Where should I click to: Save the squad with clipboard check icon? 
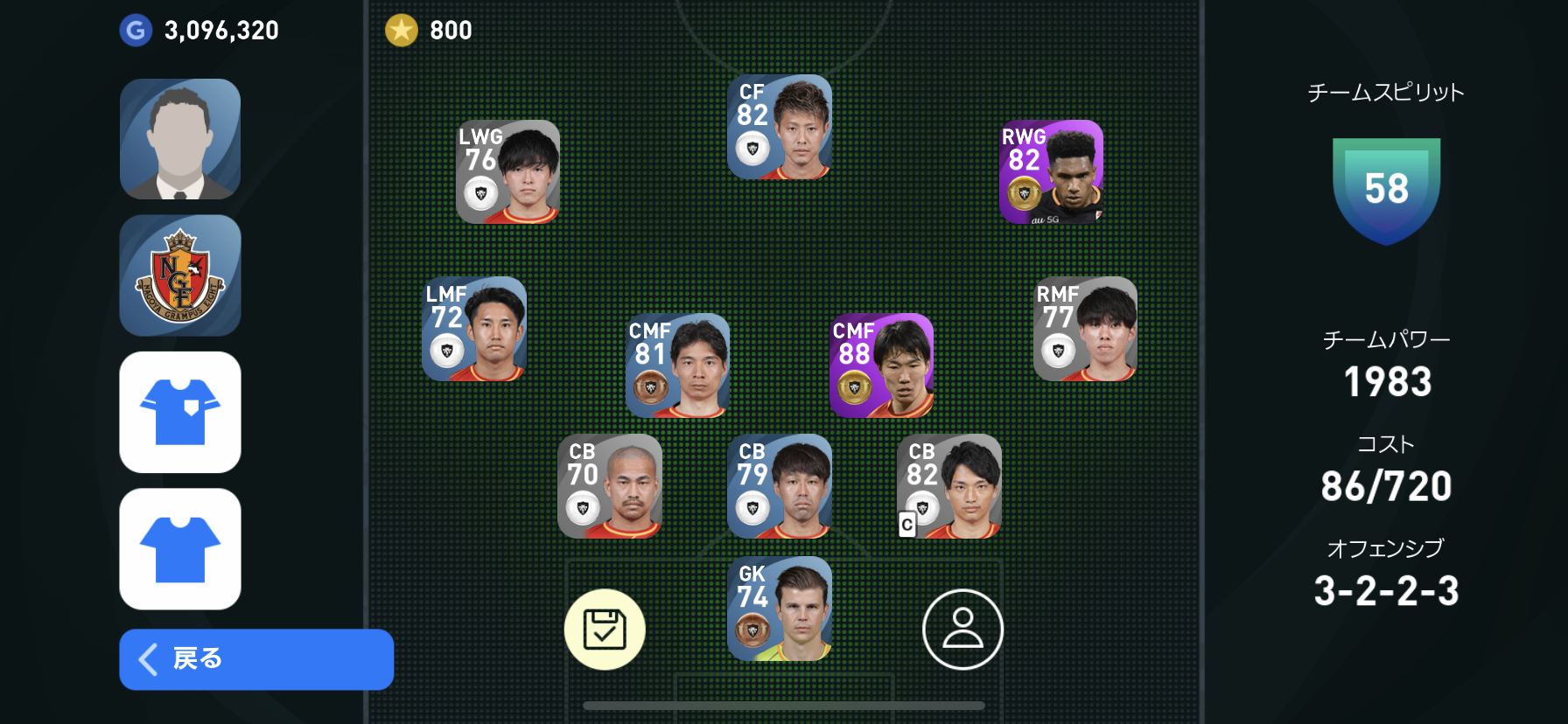(605, 630)
